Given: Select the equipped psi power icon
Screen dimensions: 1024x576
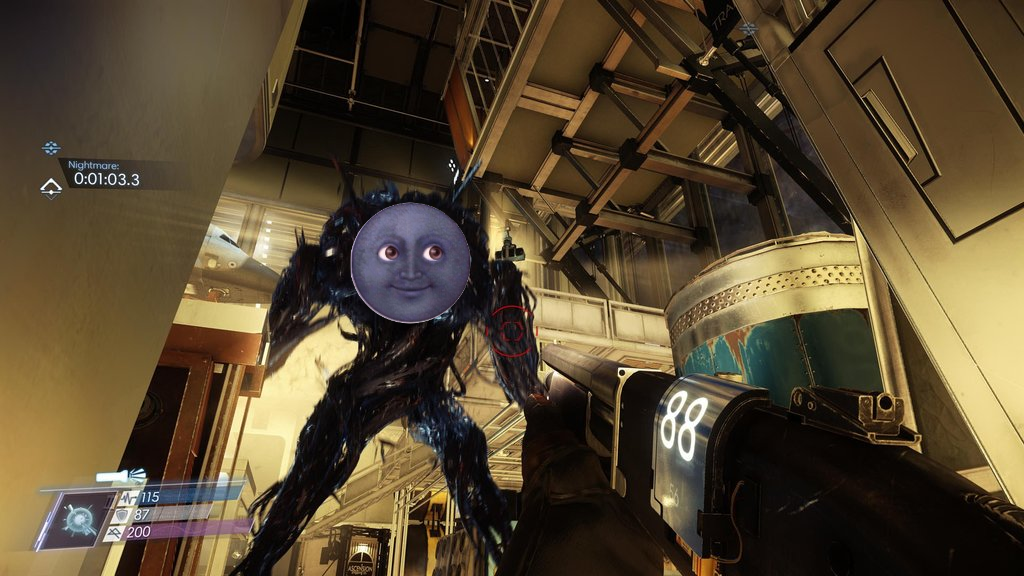Looking at the screenshot, I should pos(77,519).
